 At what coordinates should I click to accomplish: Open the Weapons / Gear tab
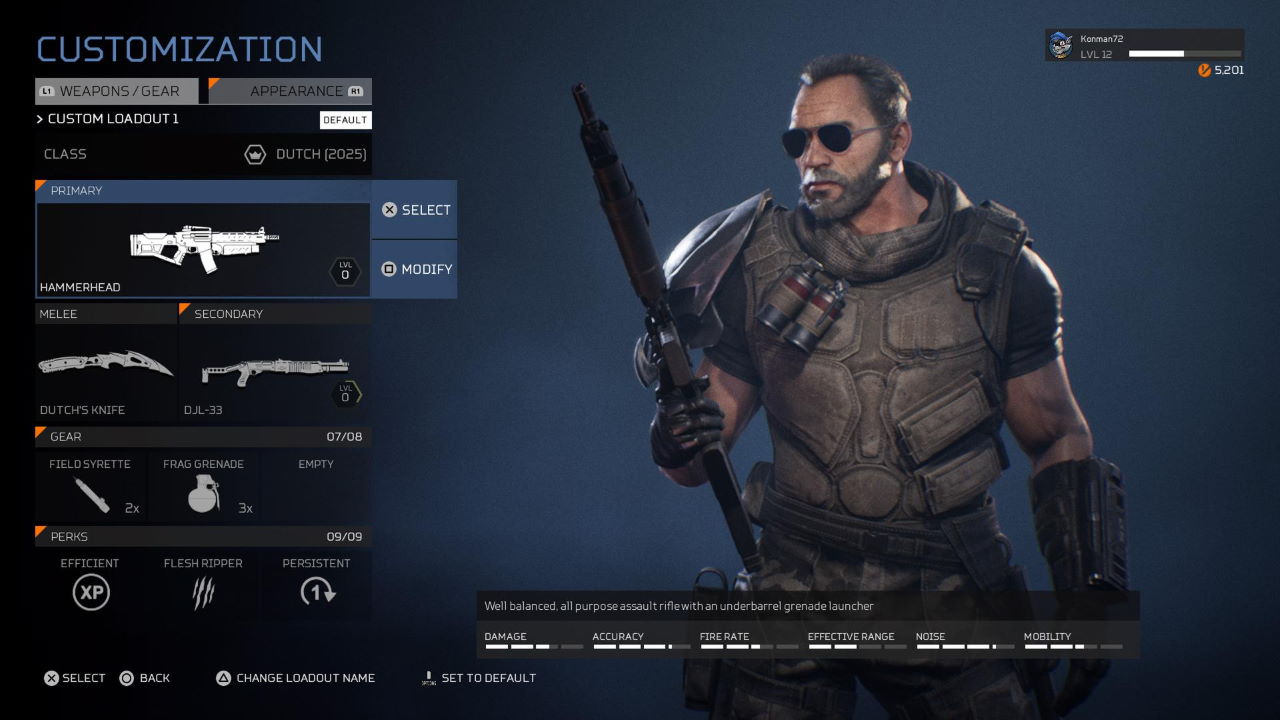pos(116,91)
